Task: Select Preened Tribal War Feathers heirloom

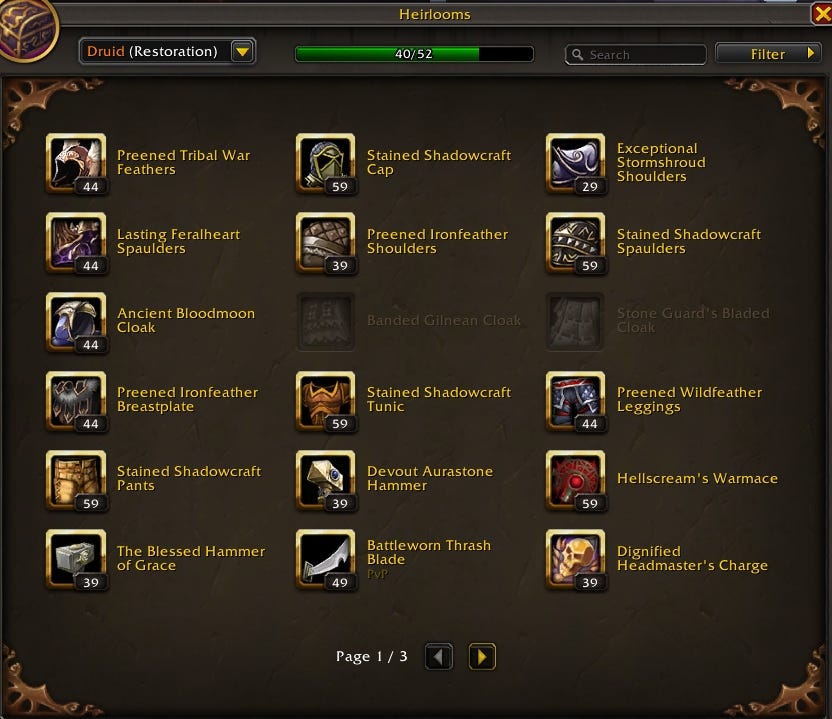Action: [76, 163]
